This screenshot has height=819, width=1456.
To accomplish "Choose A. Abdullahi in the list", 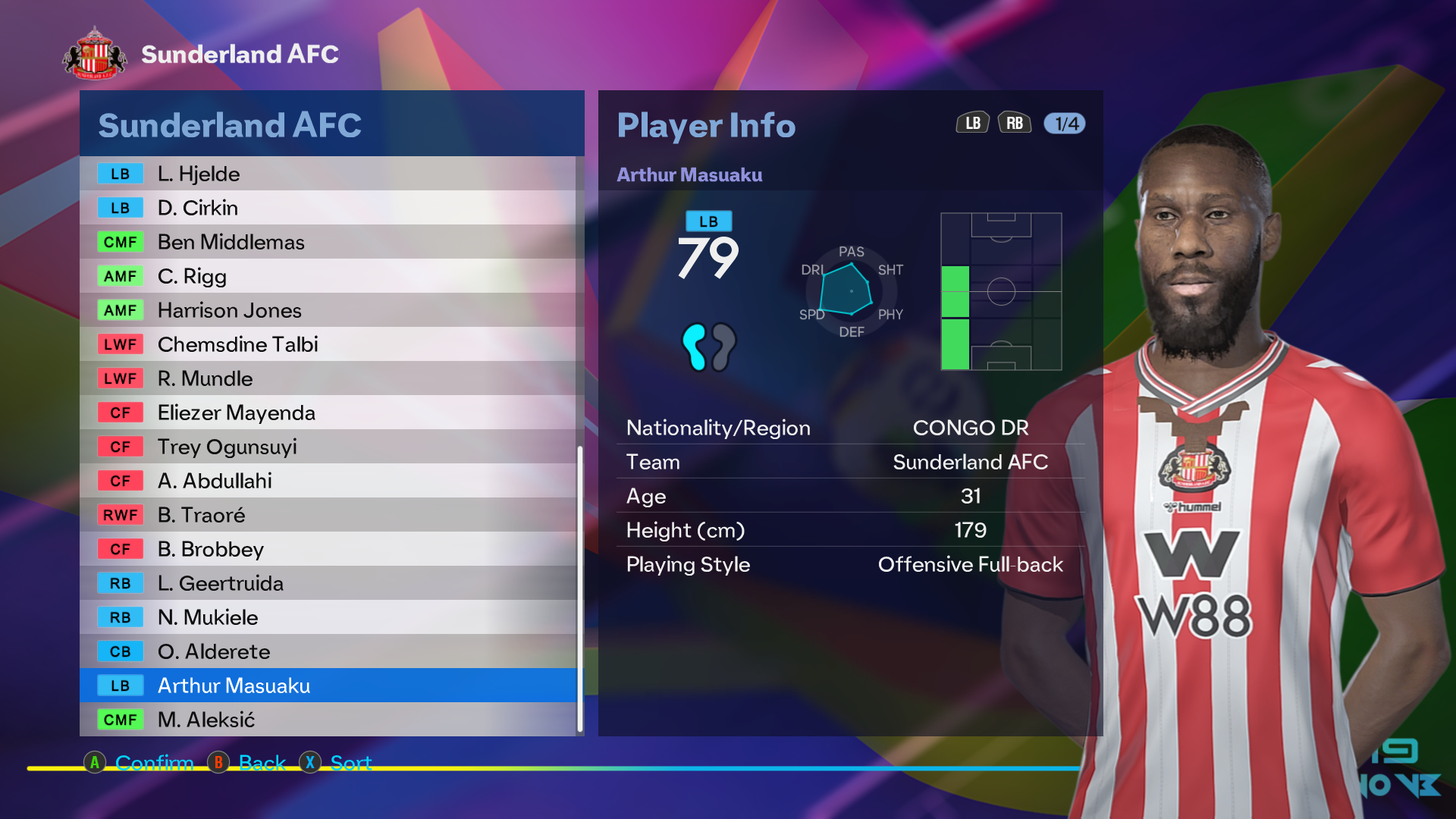I will pyautogui.click(x=328, y=481).
